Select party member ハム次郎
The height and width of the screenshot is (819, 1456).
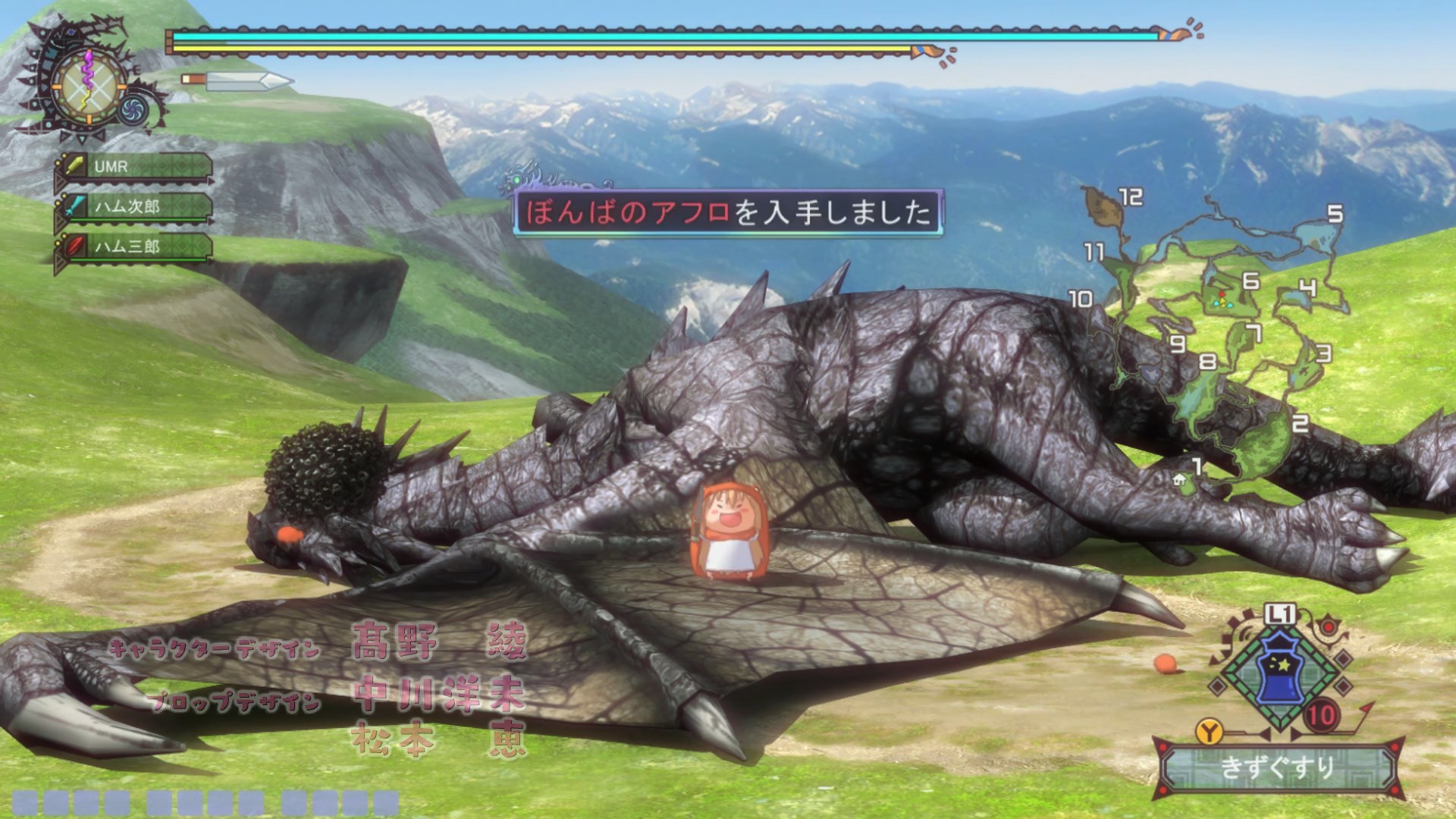133,206
